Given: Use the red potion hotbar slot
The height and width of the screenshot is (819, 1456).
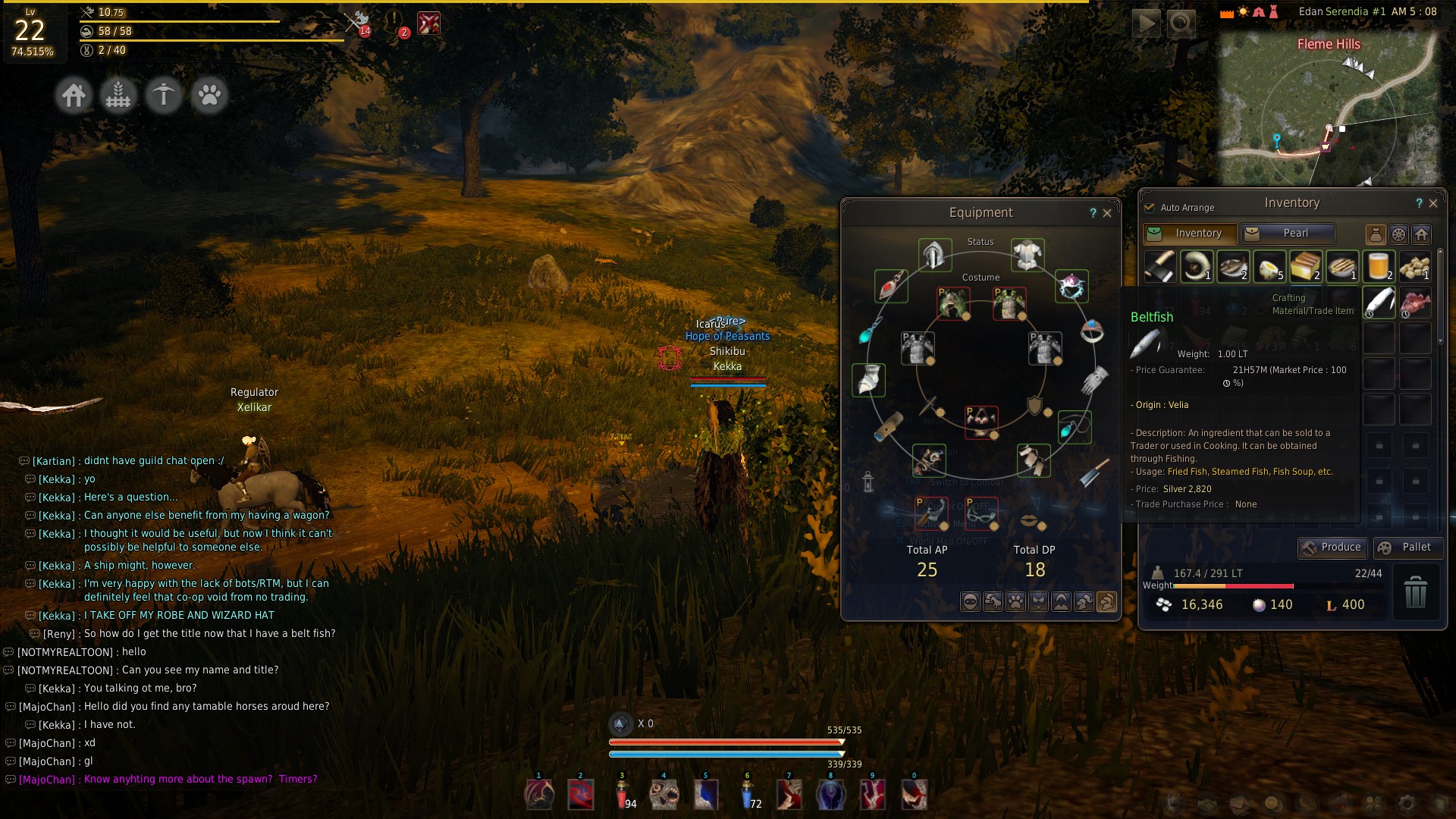Looking at the screenshot, I should click(x=623, y=795).
